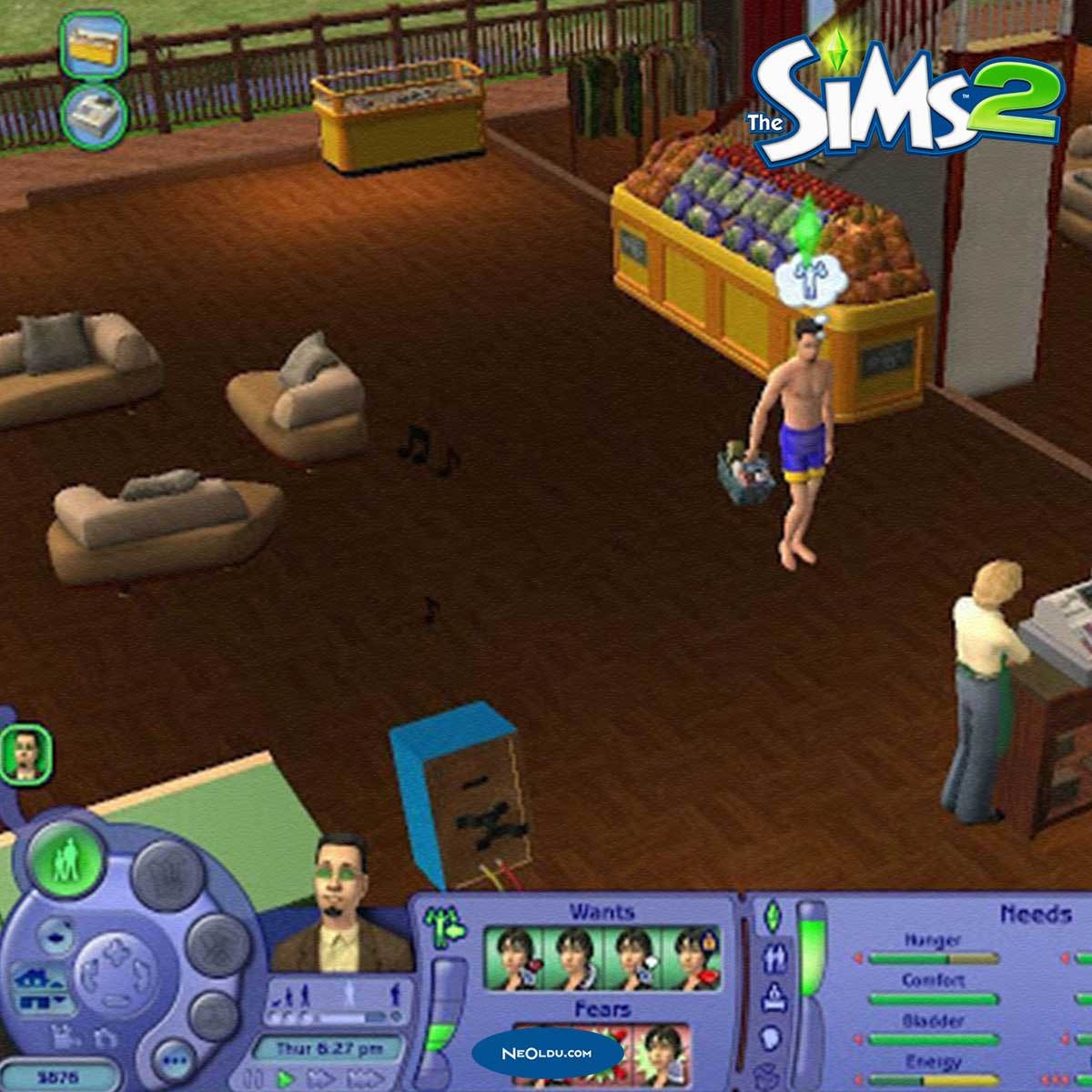Screen dimensions: 1092x1092
Task: Select the Sim thumbnail on the left edge
Action: pyautogui.click(x=24, y=753)
